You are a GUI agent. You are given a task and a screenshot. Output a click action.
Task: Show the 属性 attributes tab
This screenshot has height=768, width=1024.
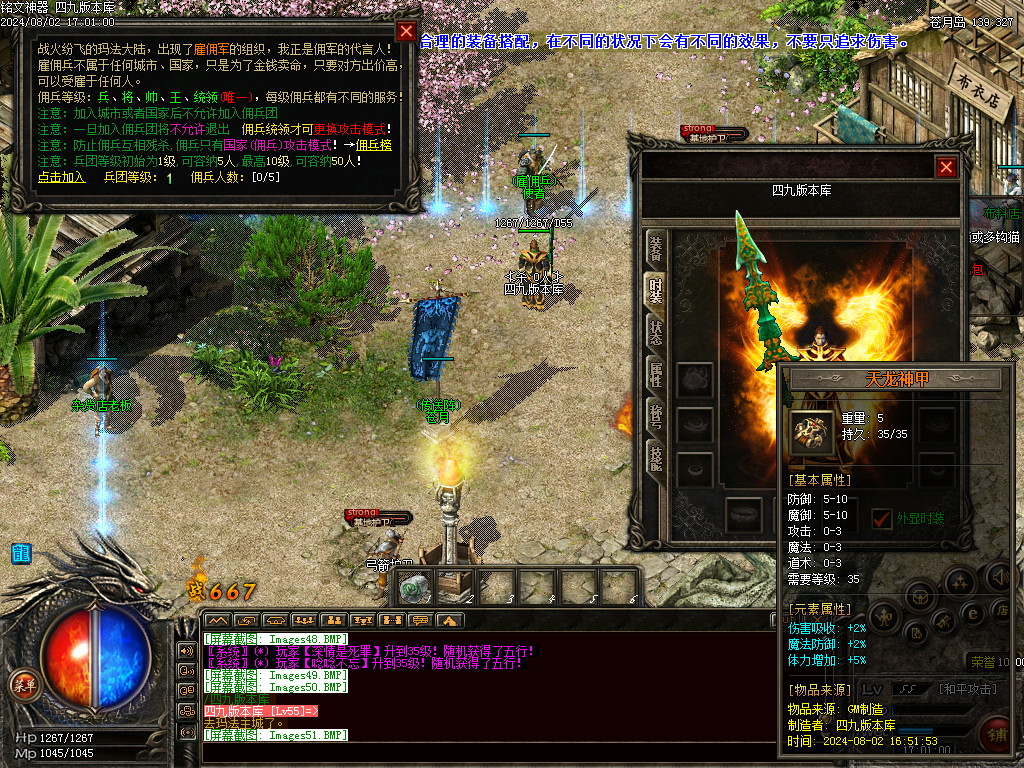(655, 375)
